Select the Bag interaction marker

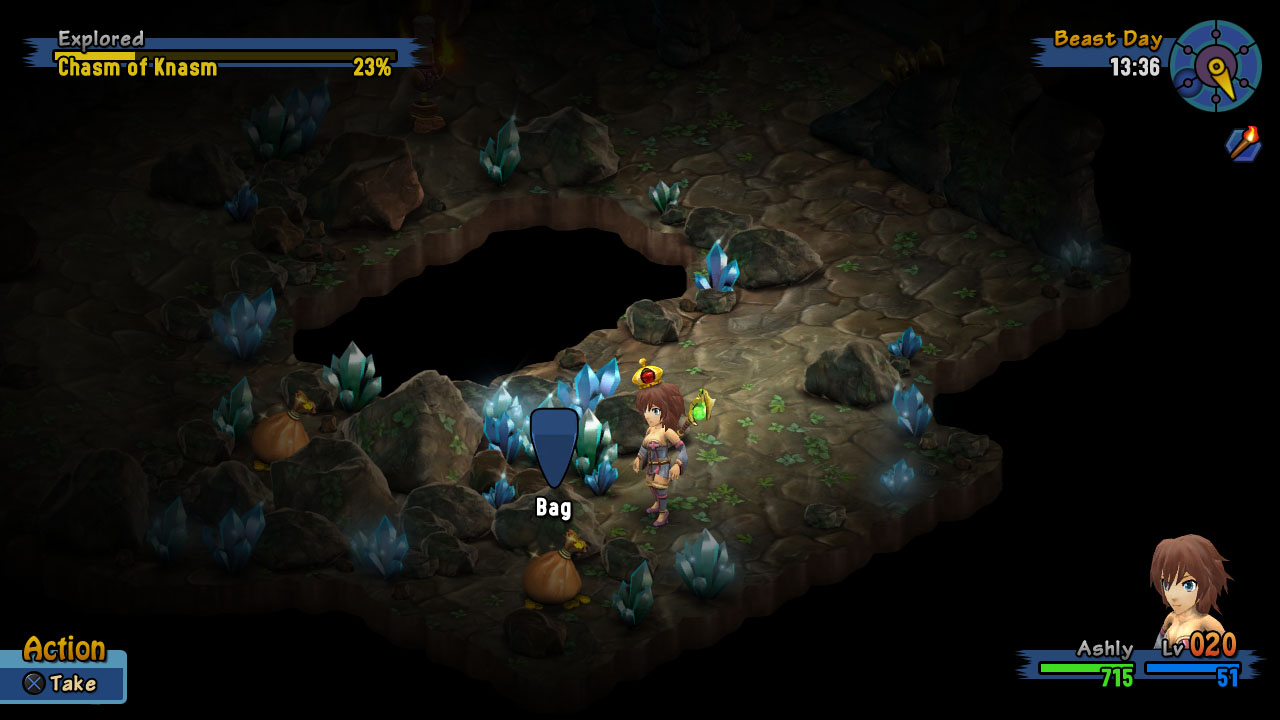(x=554, y=446)
